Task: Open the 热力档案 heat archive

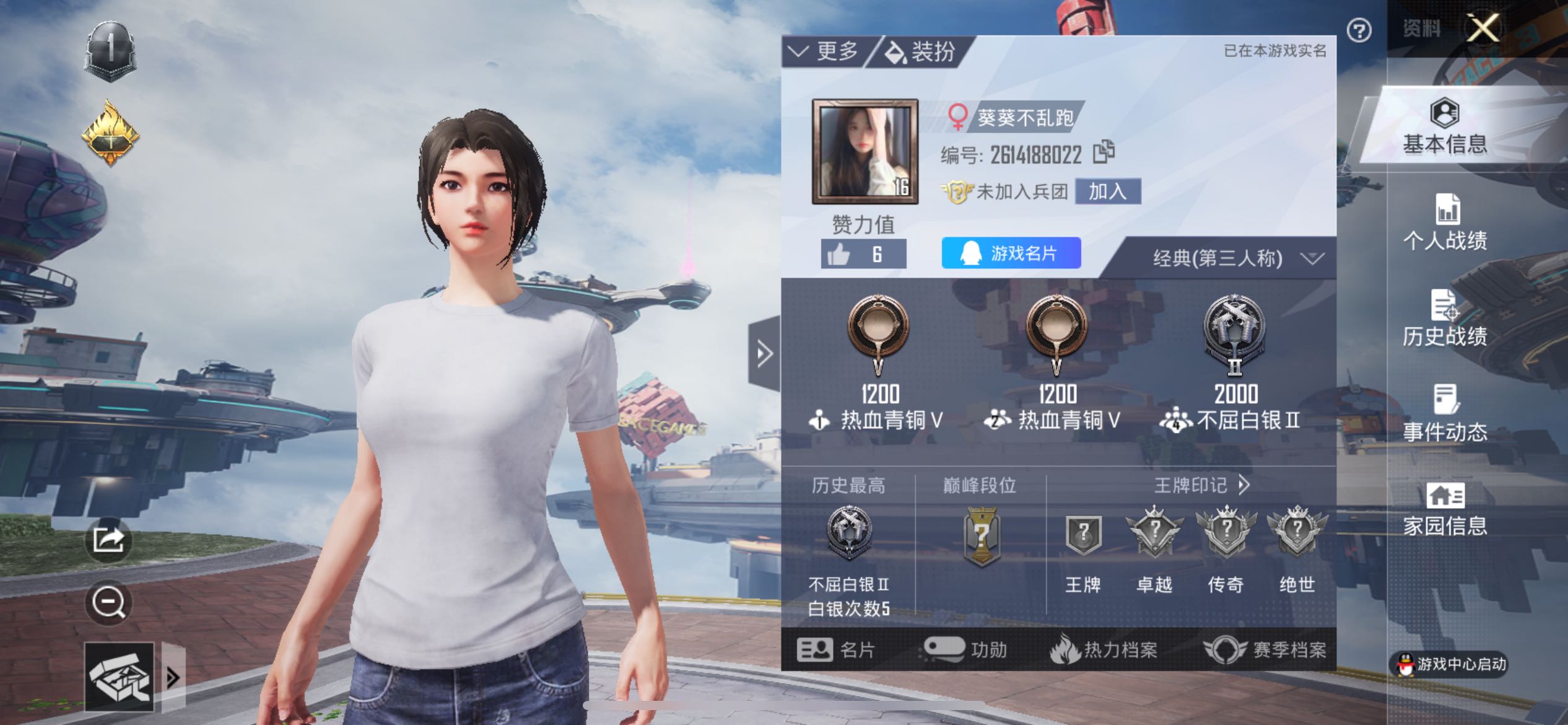Action: [x=1104, y=649]
